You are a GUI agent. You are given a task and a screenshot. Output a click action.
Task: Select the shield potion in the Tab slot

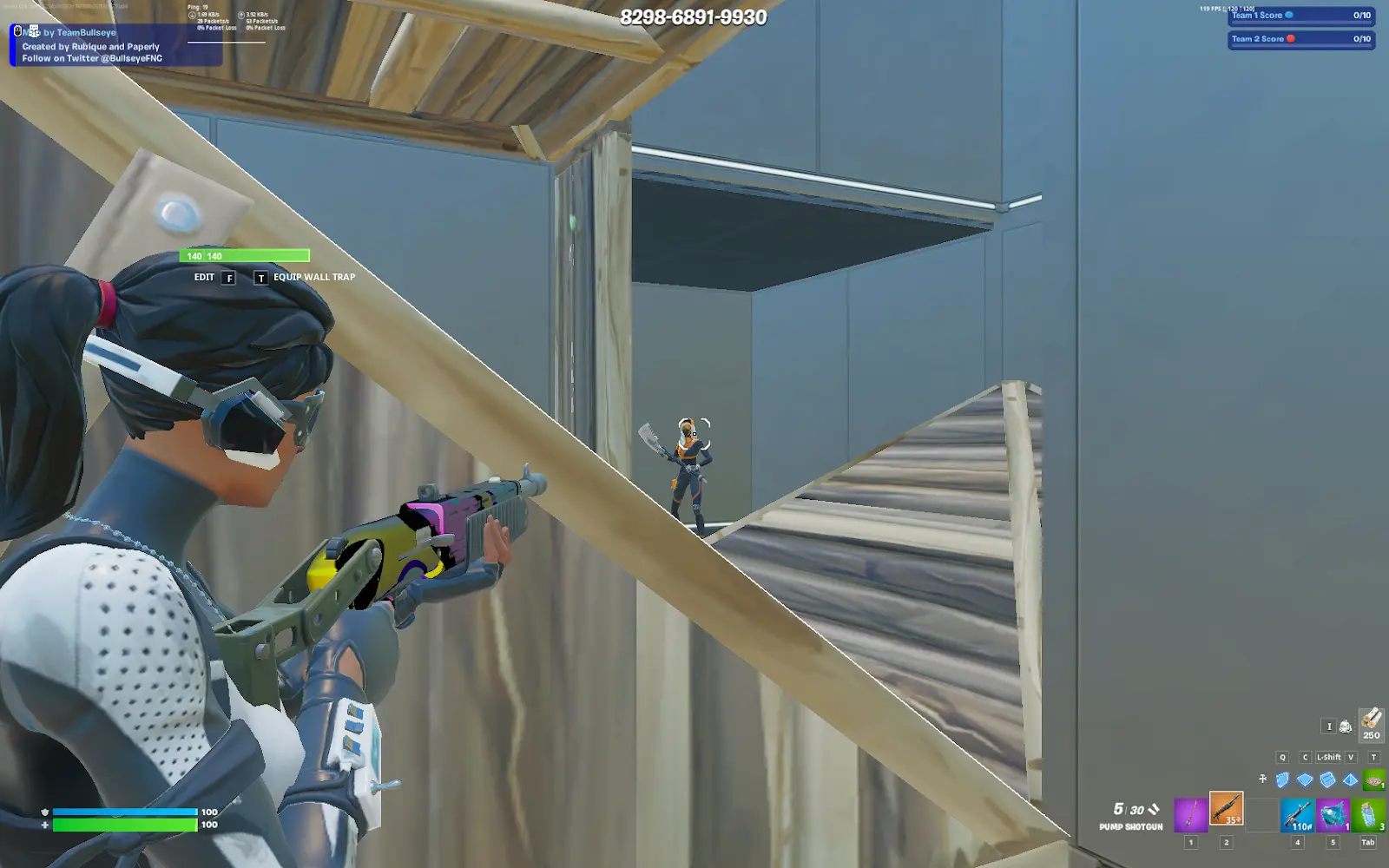coord(1367,816)
